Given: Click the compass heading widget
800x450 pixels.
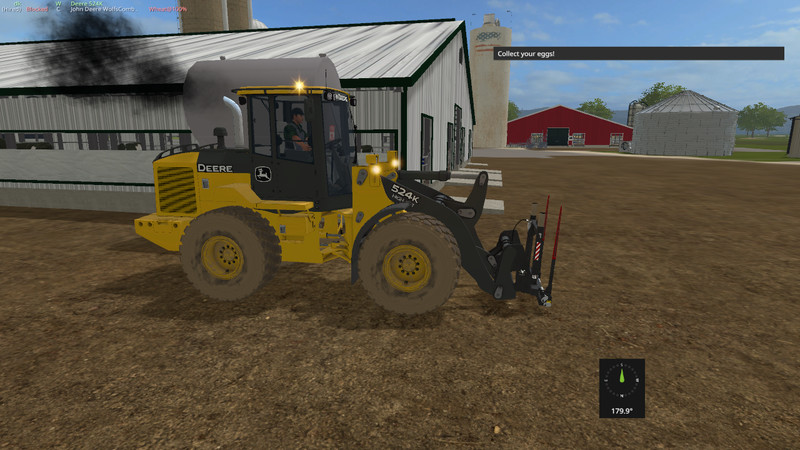Looking at the screenshot, I should click(621, 387).
